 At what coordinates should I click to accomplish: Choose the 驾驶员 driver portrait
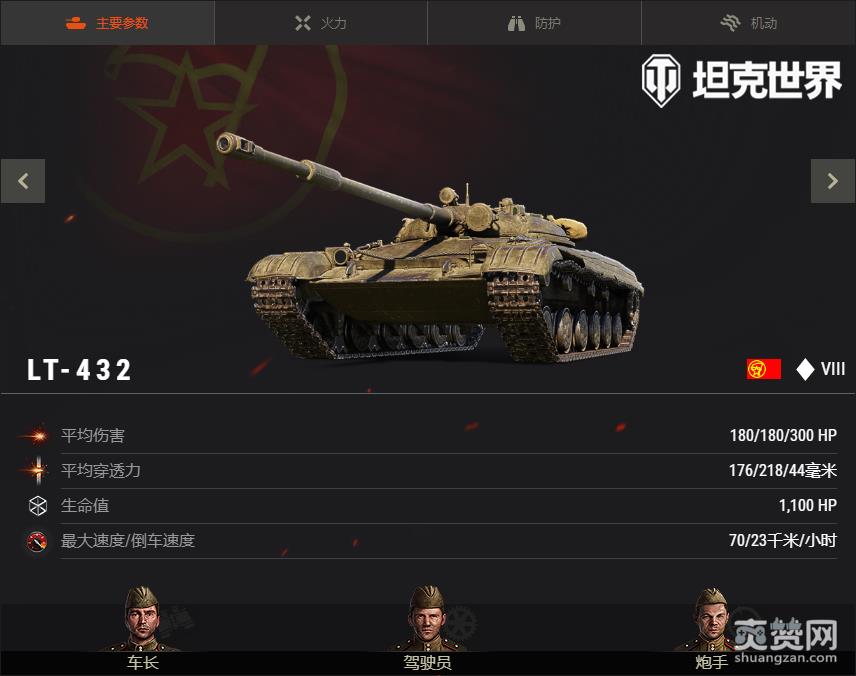[x=427, y=623]
